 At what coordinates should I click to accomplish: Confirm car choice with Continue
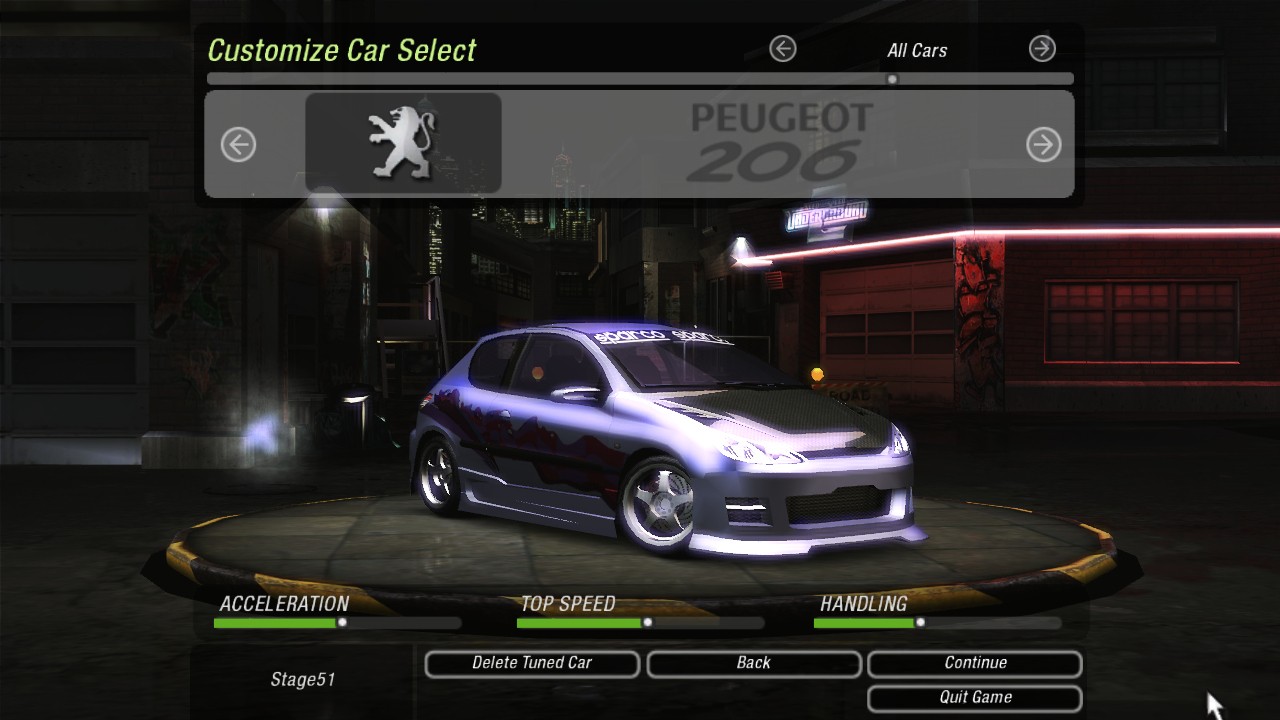point(975,663)
